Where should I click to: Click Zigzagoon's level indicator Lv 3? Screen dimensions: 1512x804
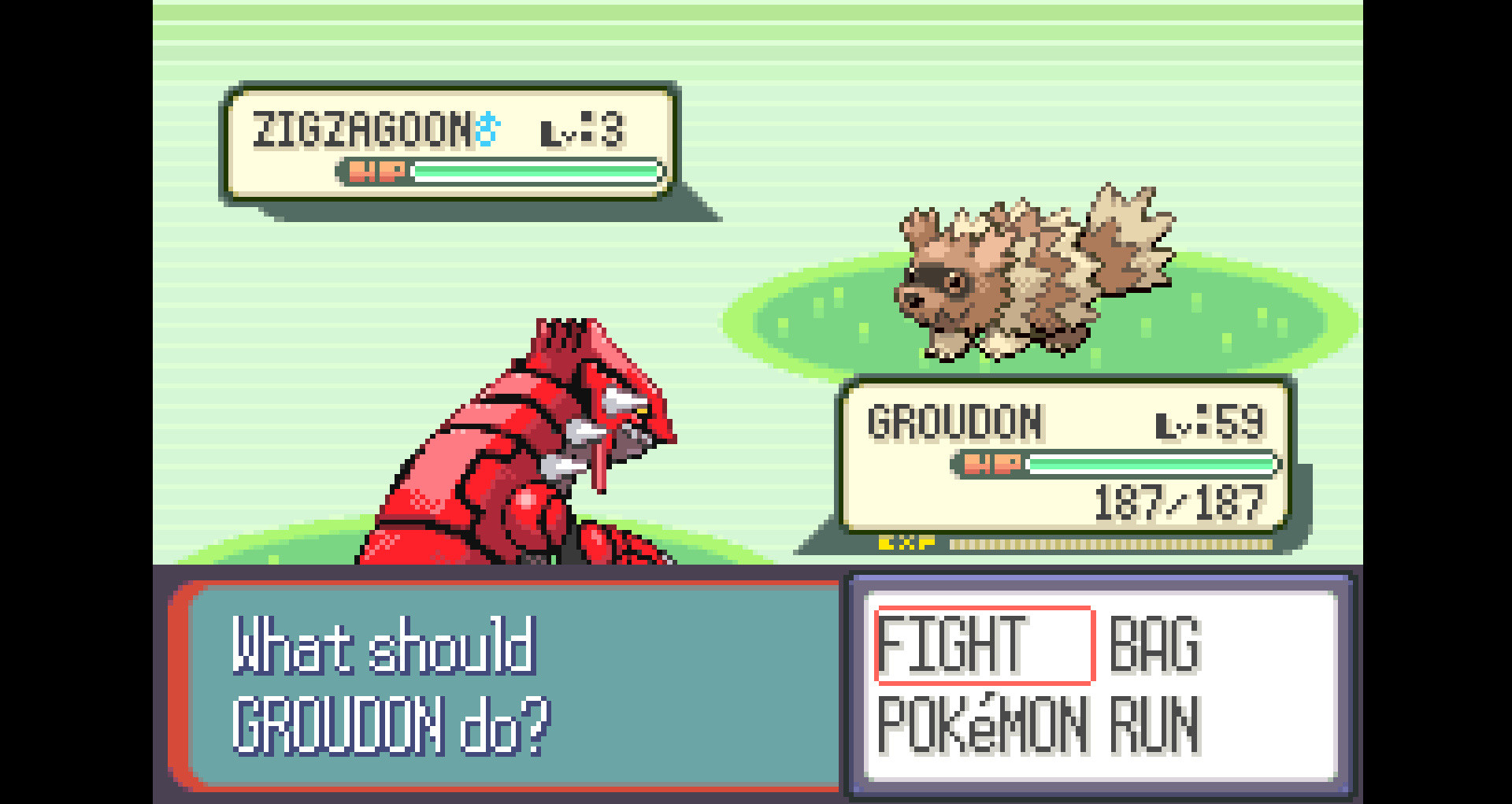tap(583, 130)
